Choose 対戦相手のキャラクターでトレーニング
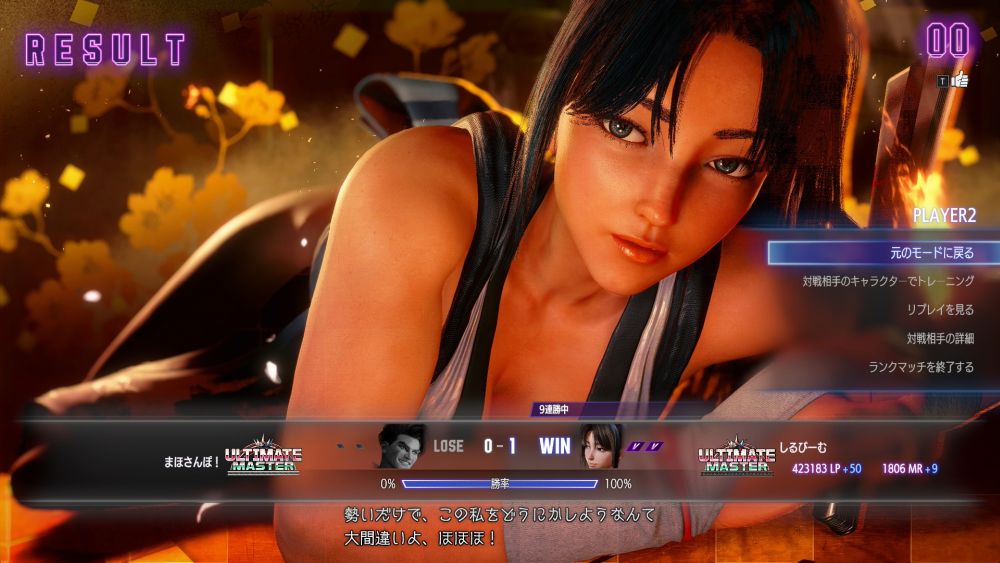This screenshot has height=563, width=1000. 888,282
